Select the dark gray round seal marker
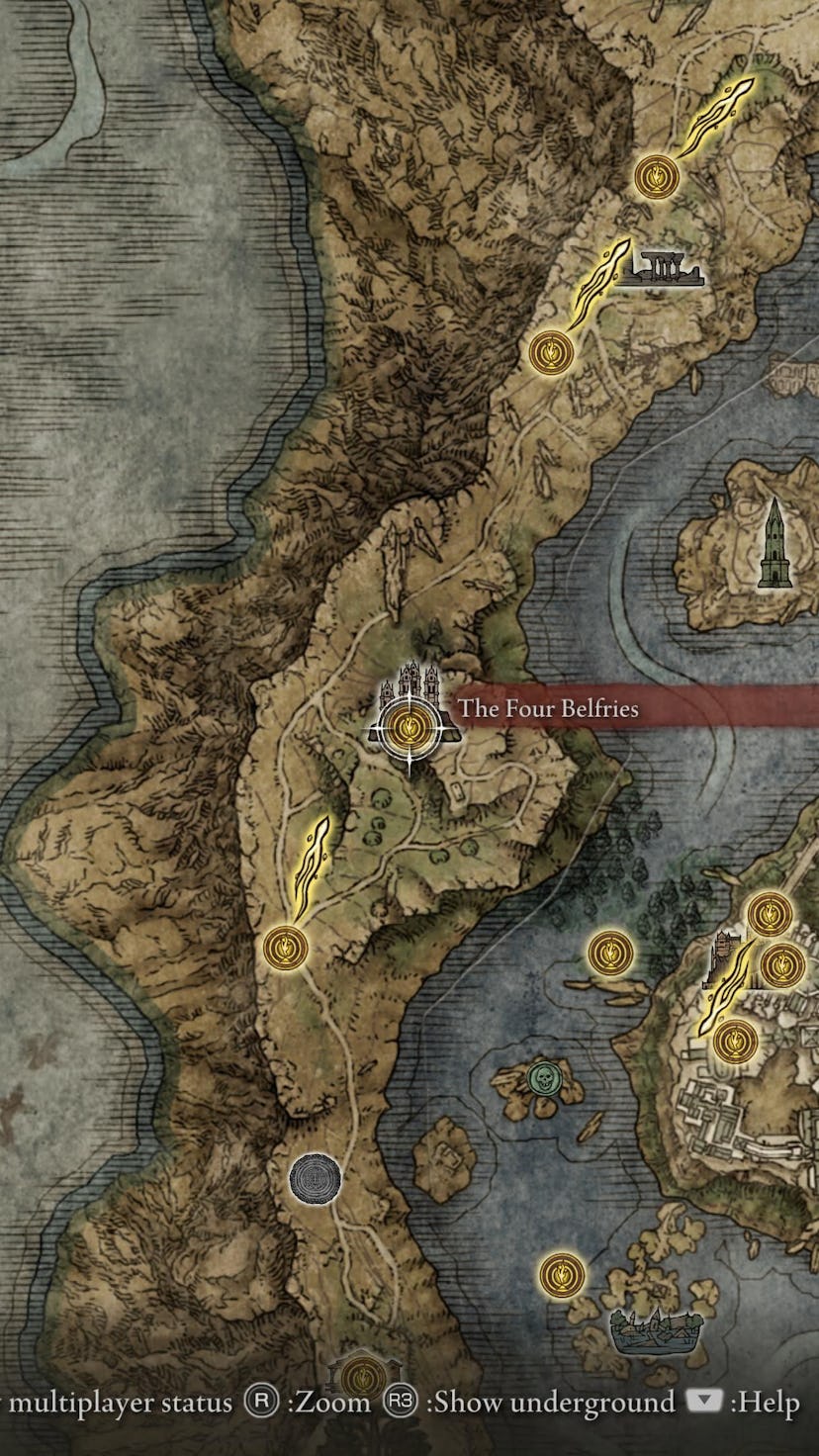Viewport: 819px width, 1456px height. coord(316,1179)
